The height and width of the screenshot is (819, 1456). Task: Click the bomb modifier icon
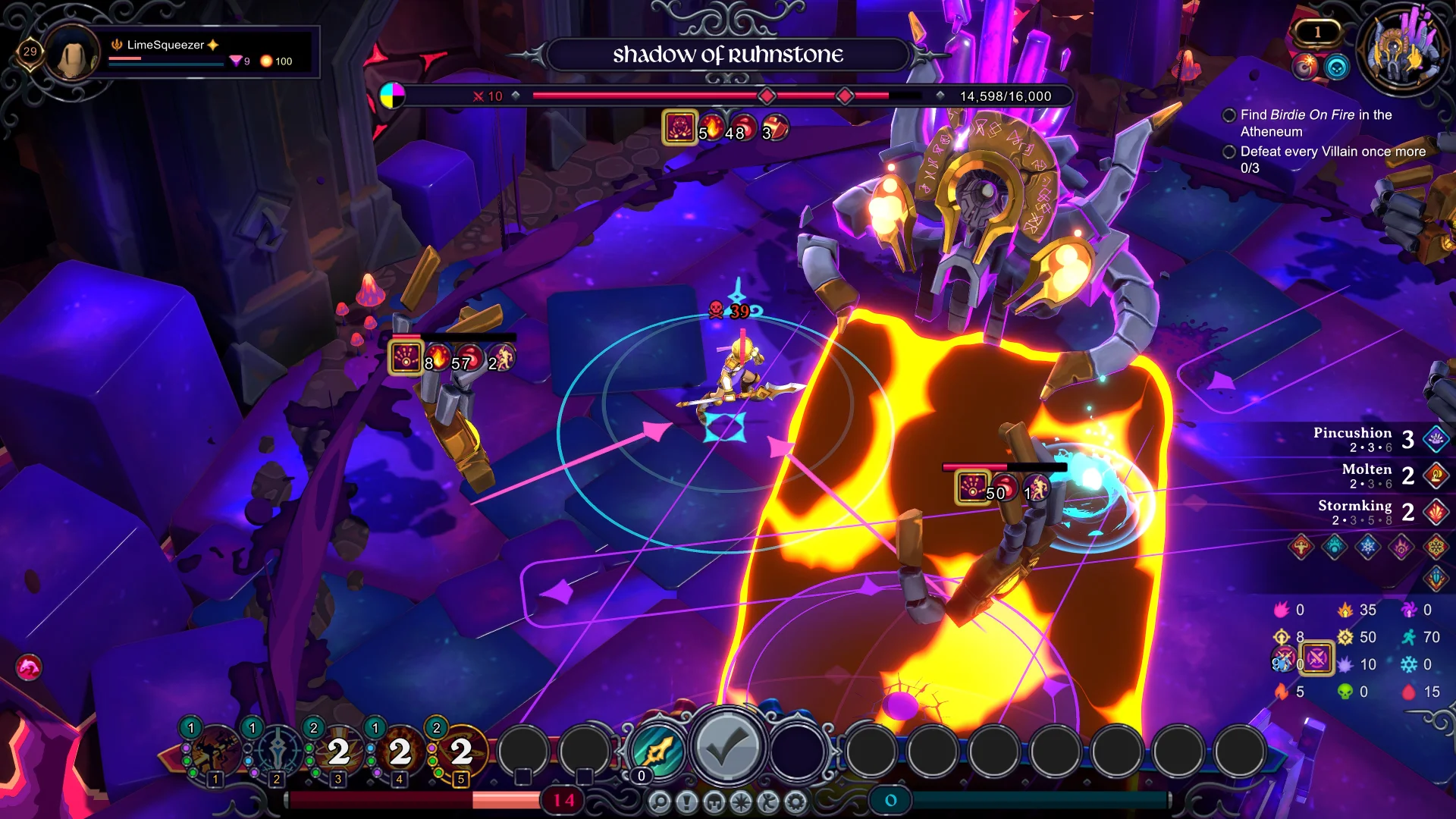point(1304,67)
